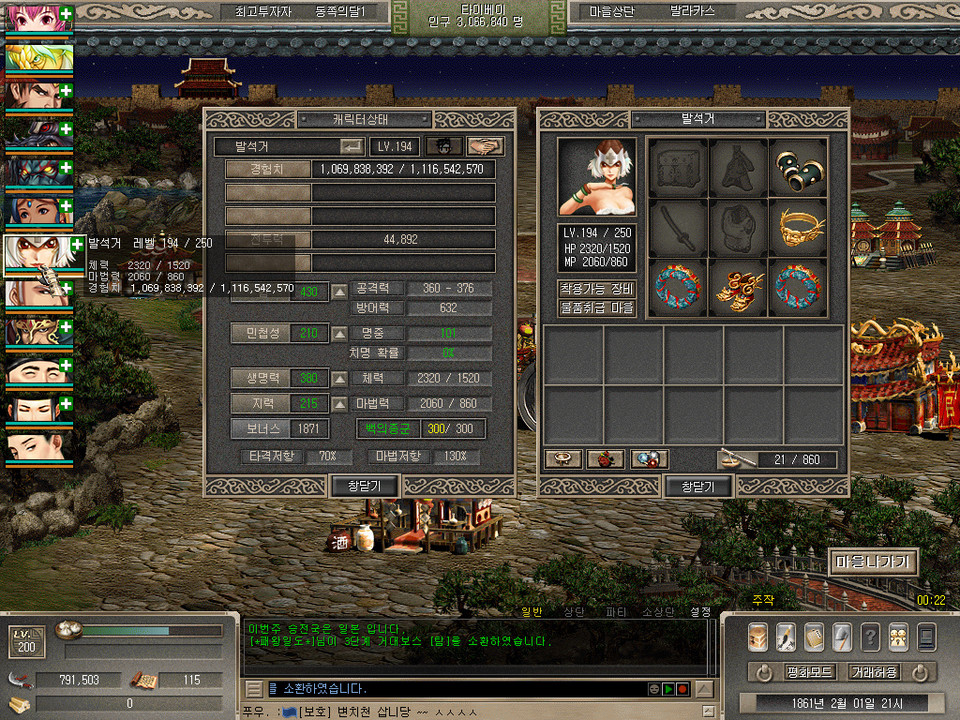Switch chat to the 상단 tab
960x720 pixels.
[x=574, y=611]
